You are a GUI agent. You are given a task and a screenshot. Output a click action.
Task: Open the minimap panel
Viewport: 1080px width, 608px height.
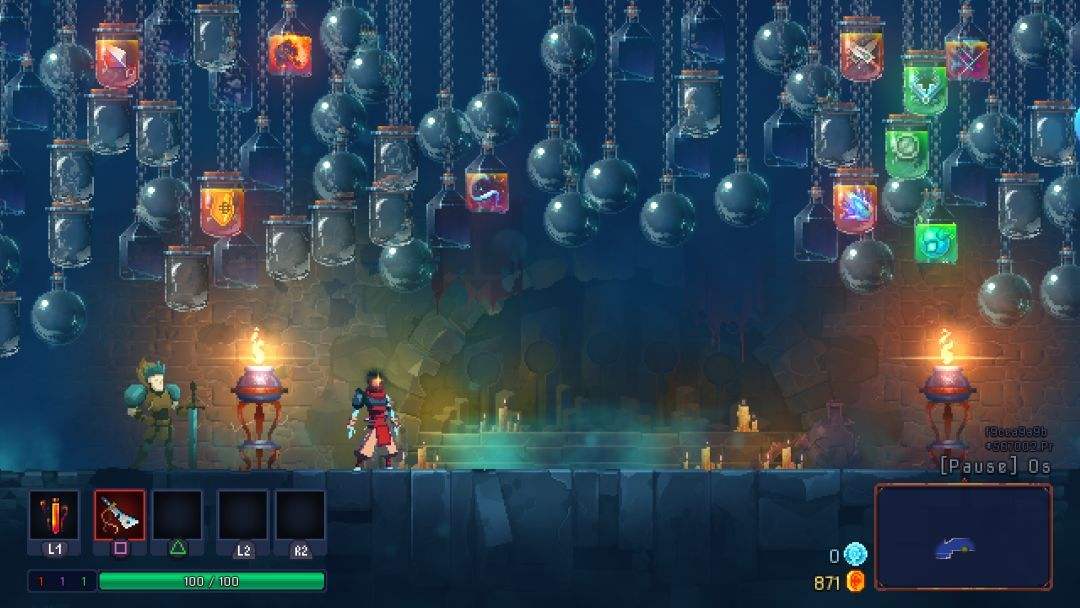963,538
